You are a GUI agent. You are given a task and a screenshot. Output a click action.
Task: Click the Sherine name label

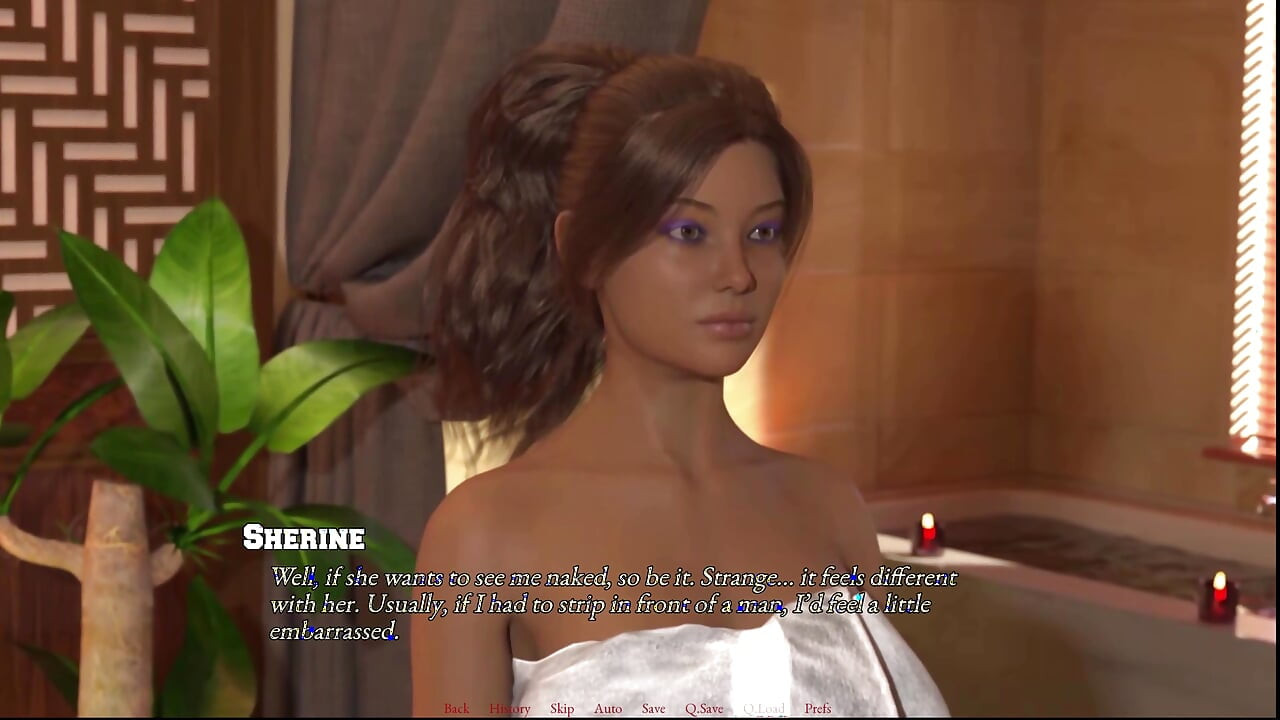coord(305,537)
